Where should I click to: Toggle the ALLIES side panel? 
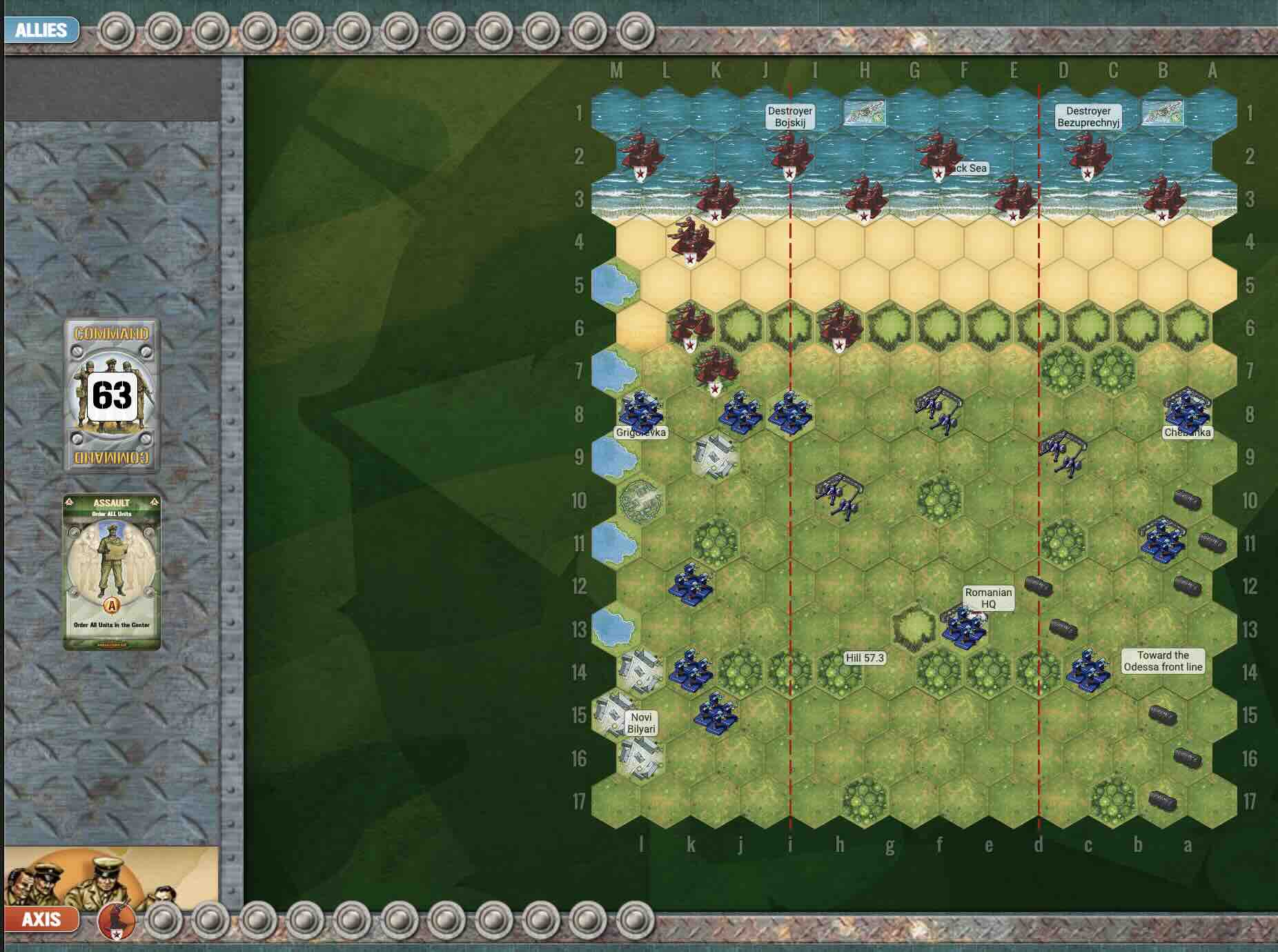click(38, 30)
